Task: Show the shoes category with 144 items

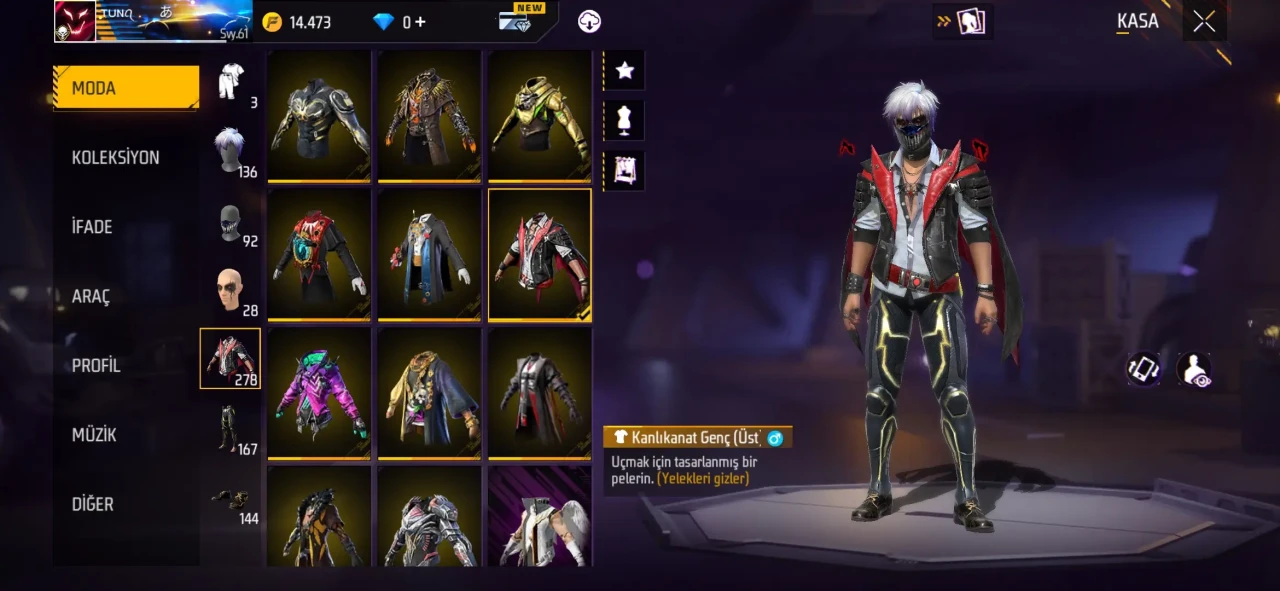Action: click(x=231, y=499)
